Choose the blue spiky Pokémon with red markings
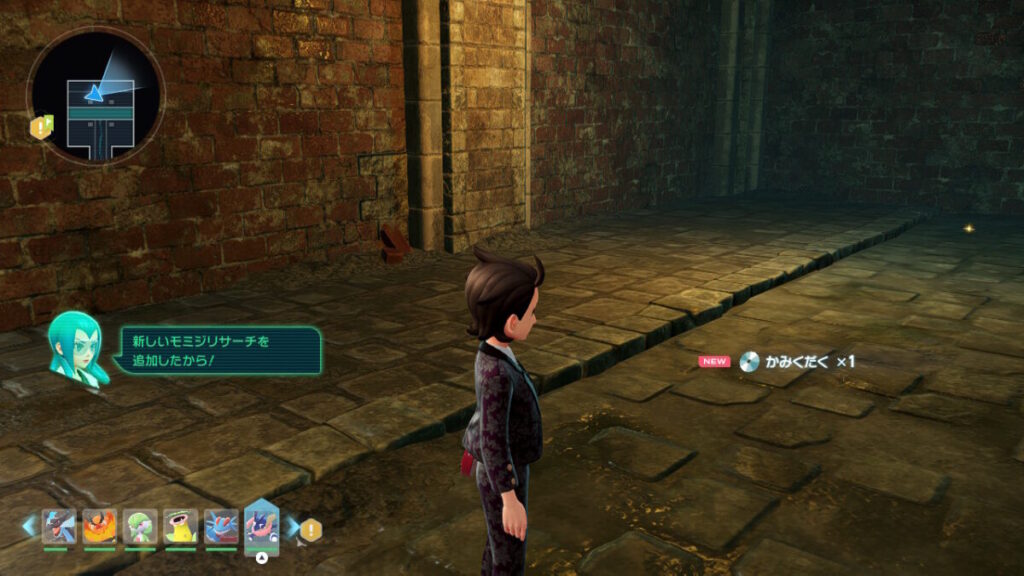The height and width of the screenshot is (576, 1024). [221, 525]
